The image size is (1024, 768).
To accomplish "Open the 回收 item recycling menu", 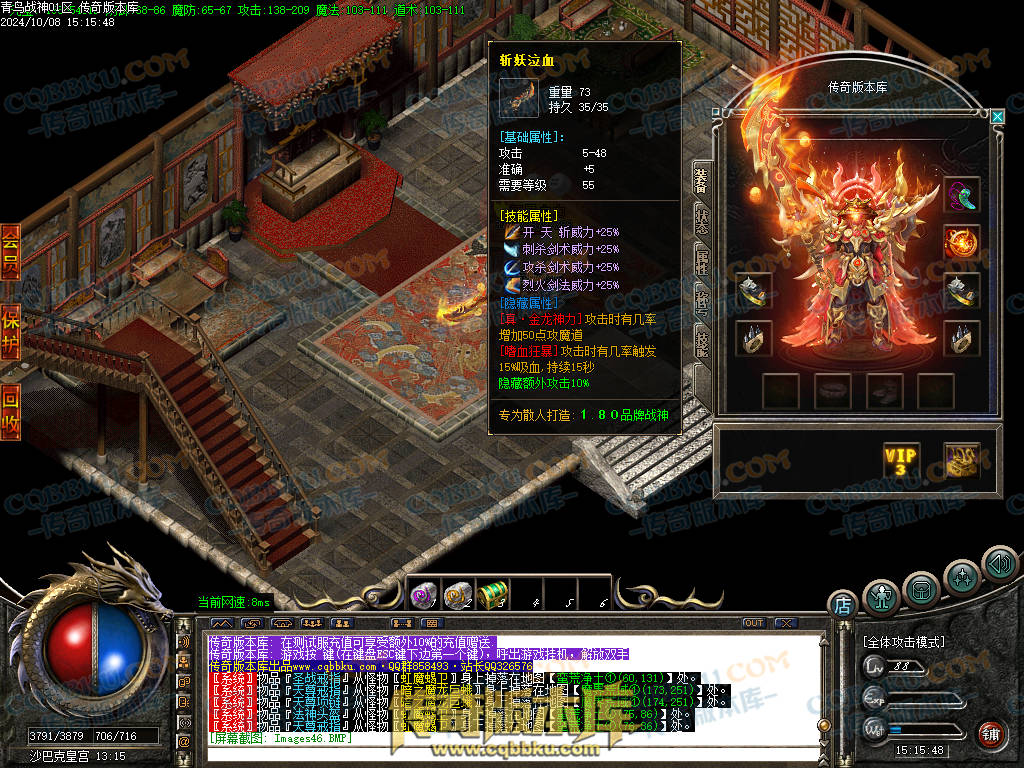I will point(10,411).
